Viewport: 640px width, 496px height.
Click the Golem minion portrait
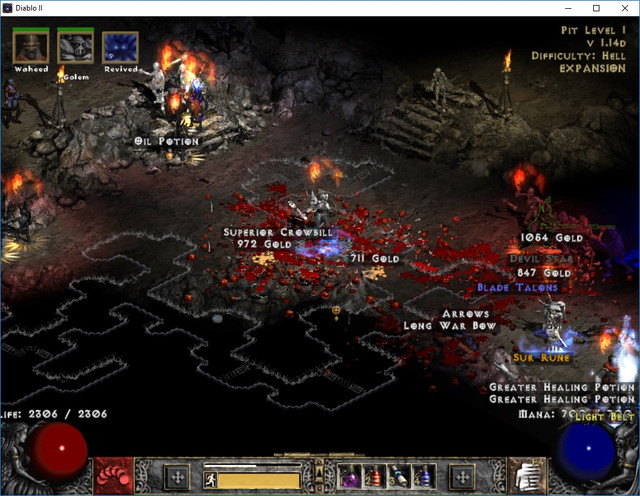coord(75,45)
